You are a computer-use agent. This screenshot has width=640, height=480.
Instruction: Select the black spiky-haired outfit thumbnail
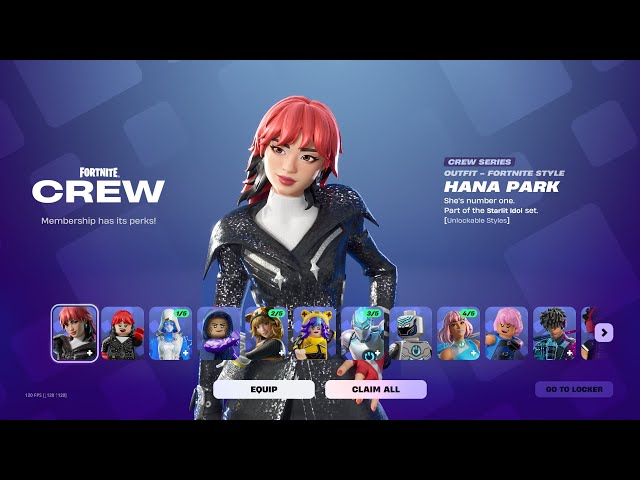[555, 333]
